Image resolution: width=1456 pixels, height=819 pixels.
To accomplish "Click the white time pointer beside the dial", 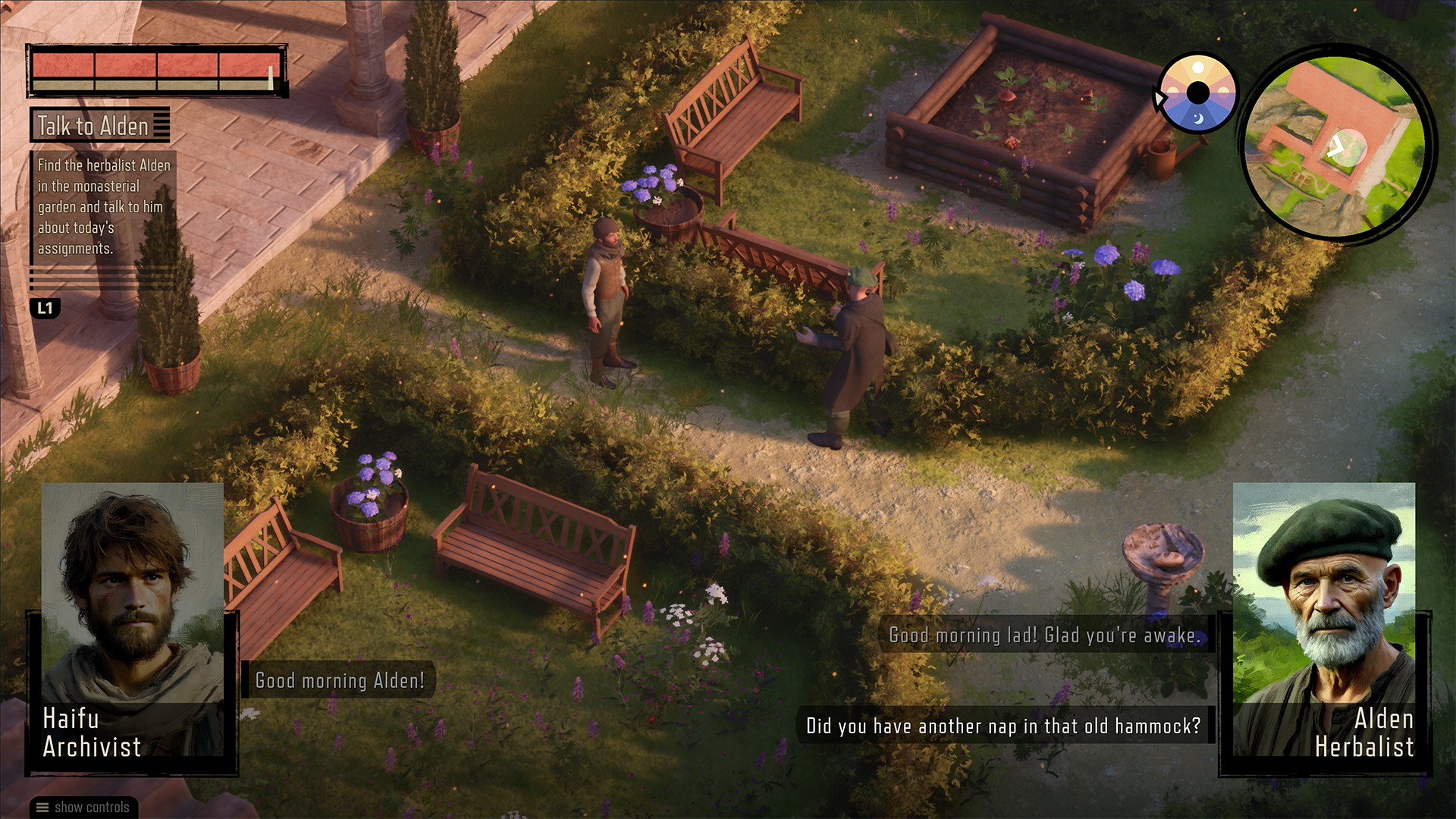I will pyautogui.click(x=1159, y=97).
